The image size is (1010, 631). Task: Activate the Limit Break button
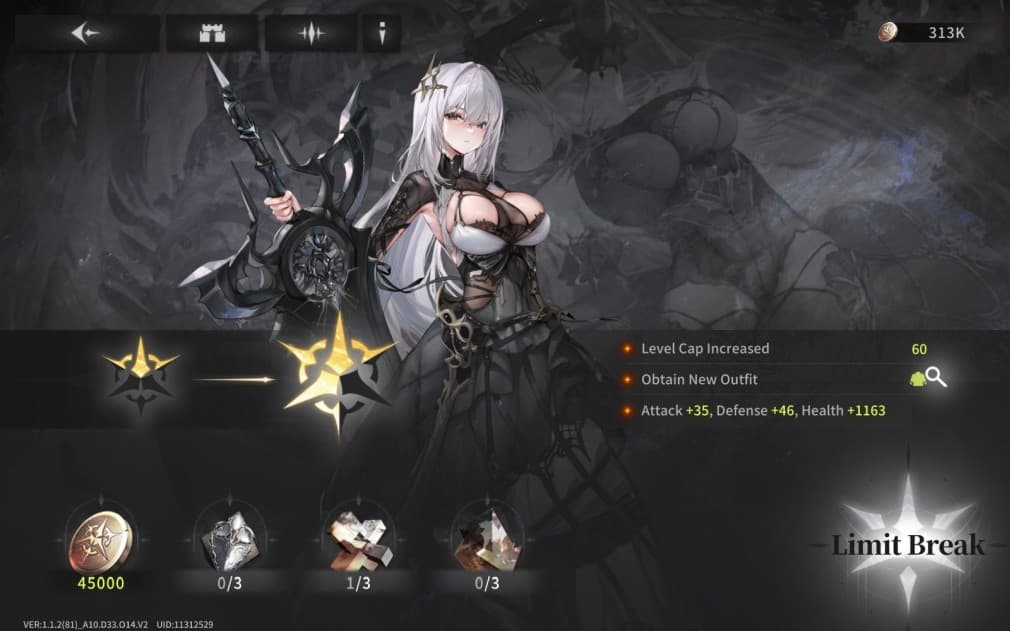[x=908, y=545]
